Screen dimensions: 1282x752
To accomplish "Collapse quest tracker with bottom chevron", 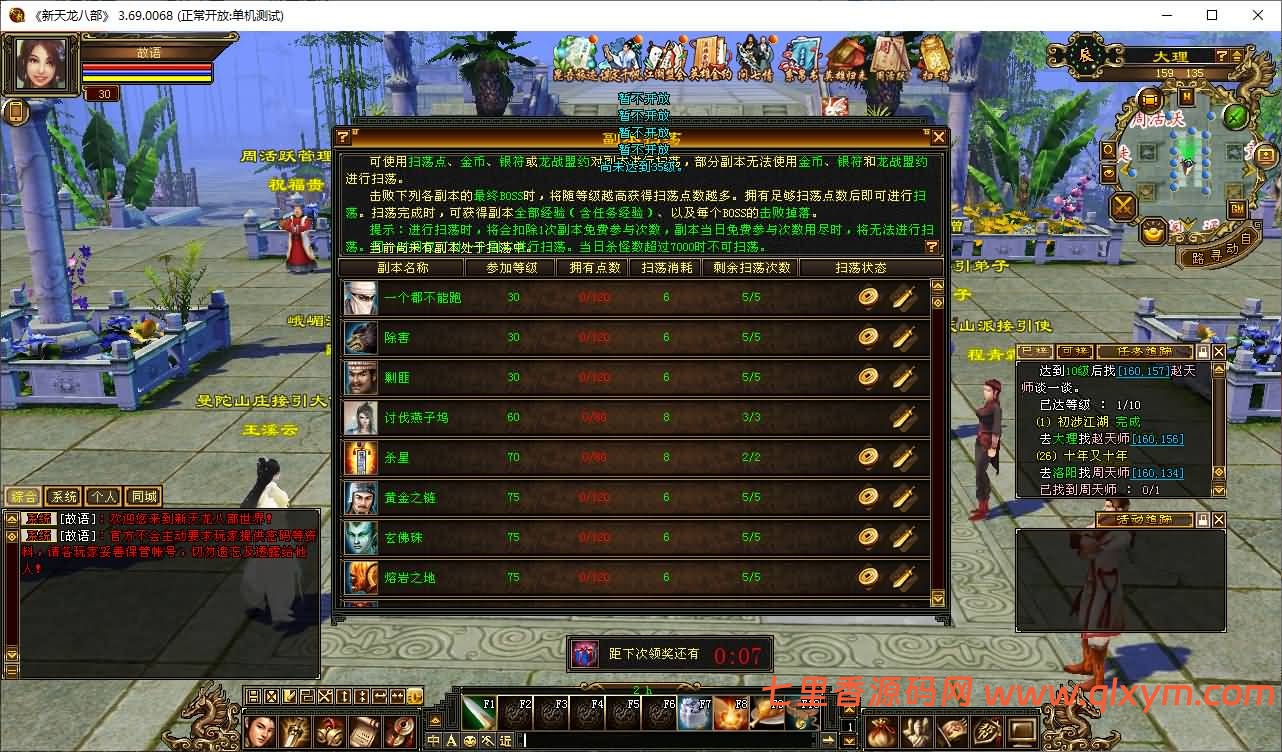I will click(1218, 489).
